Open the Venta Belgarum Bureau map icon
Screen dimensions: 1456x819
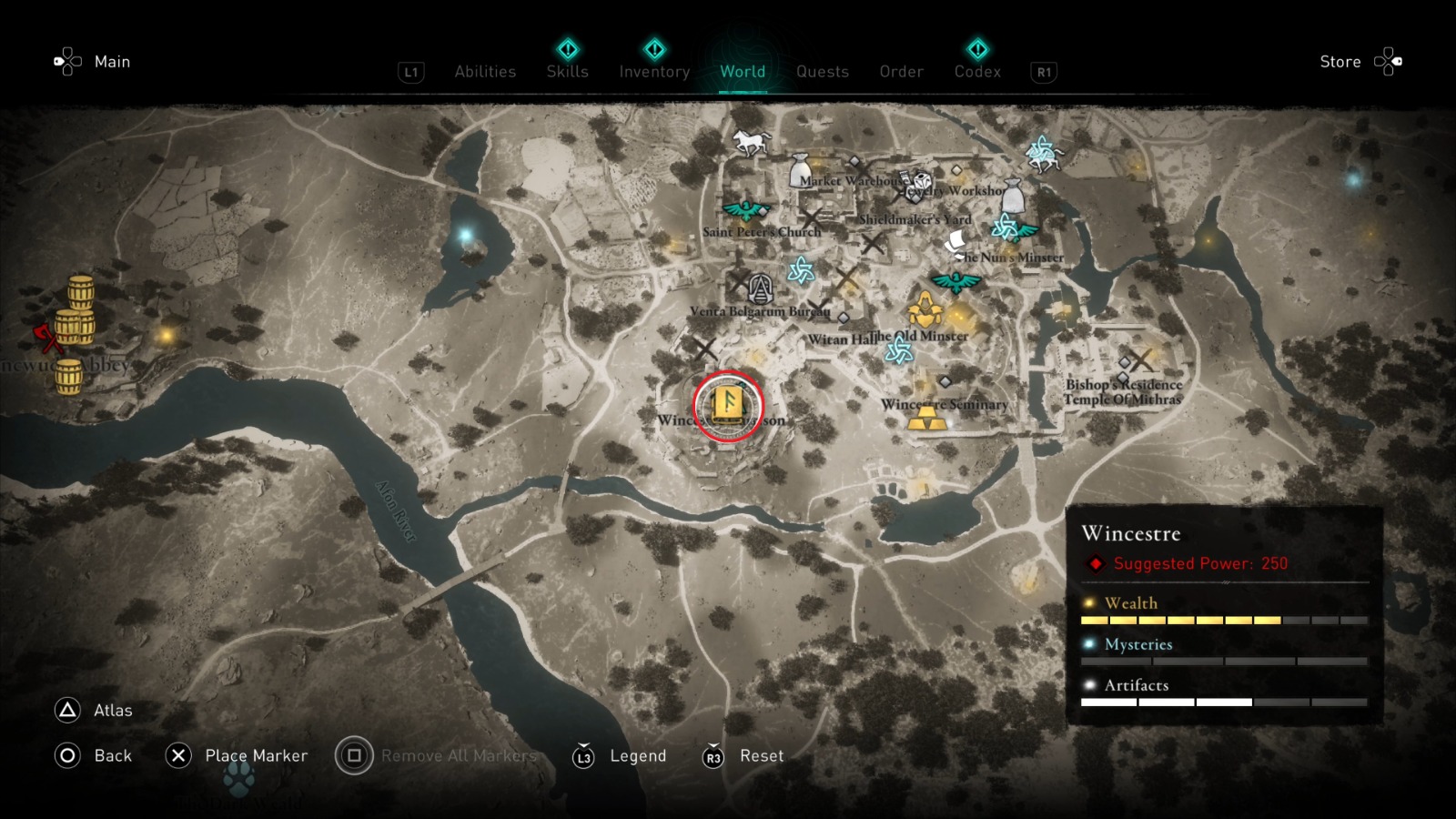761,287
